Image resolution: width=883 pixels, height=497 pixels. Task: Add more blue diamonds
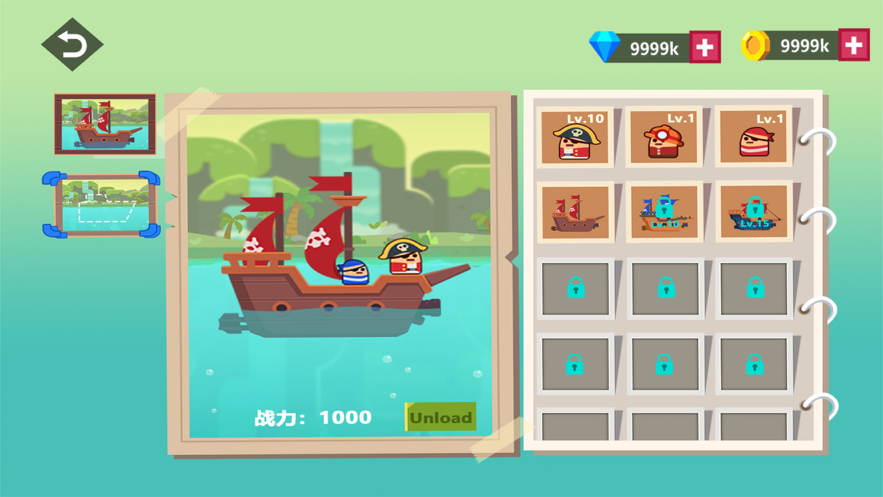click(705, 46)
